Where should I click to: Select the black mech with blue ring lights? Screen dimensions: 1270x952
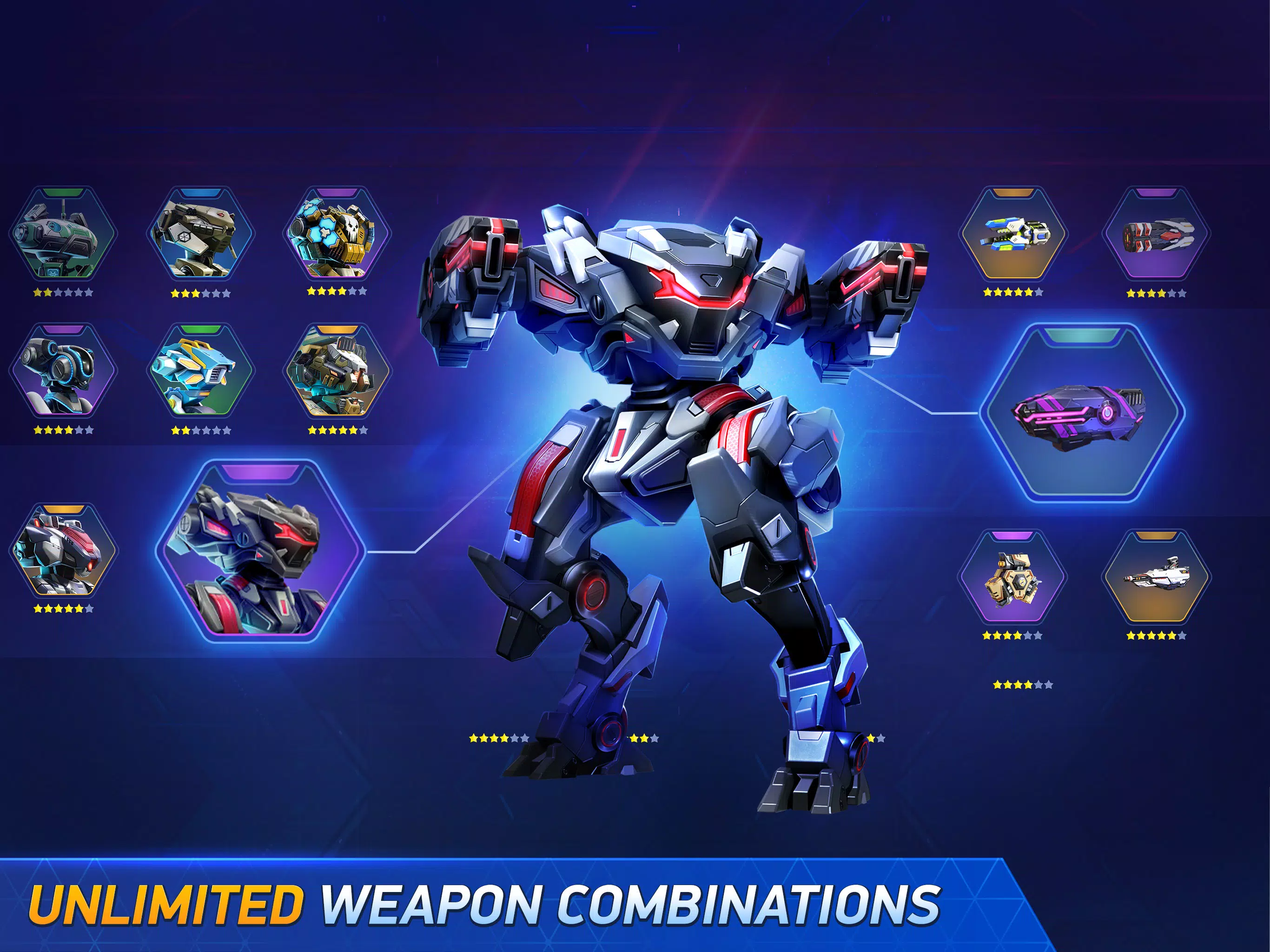point(63,371)
